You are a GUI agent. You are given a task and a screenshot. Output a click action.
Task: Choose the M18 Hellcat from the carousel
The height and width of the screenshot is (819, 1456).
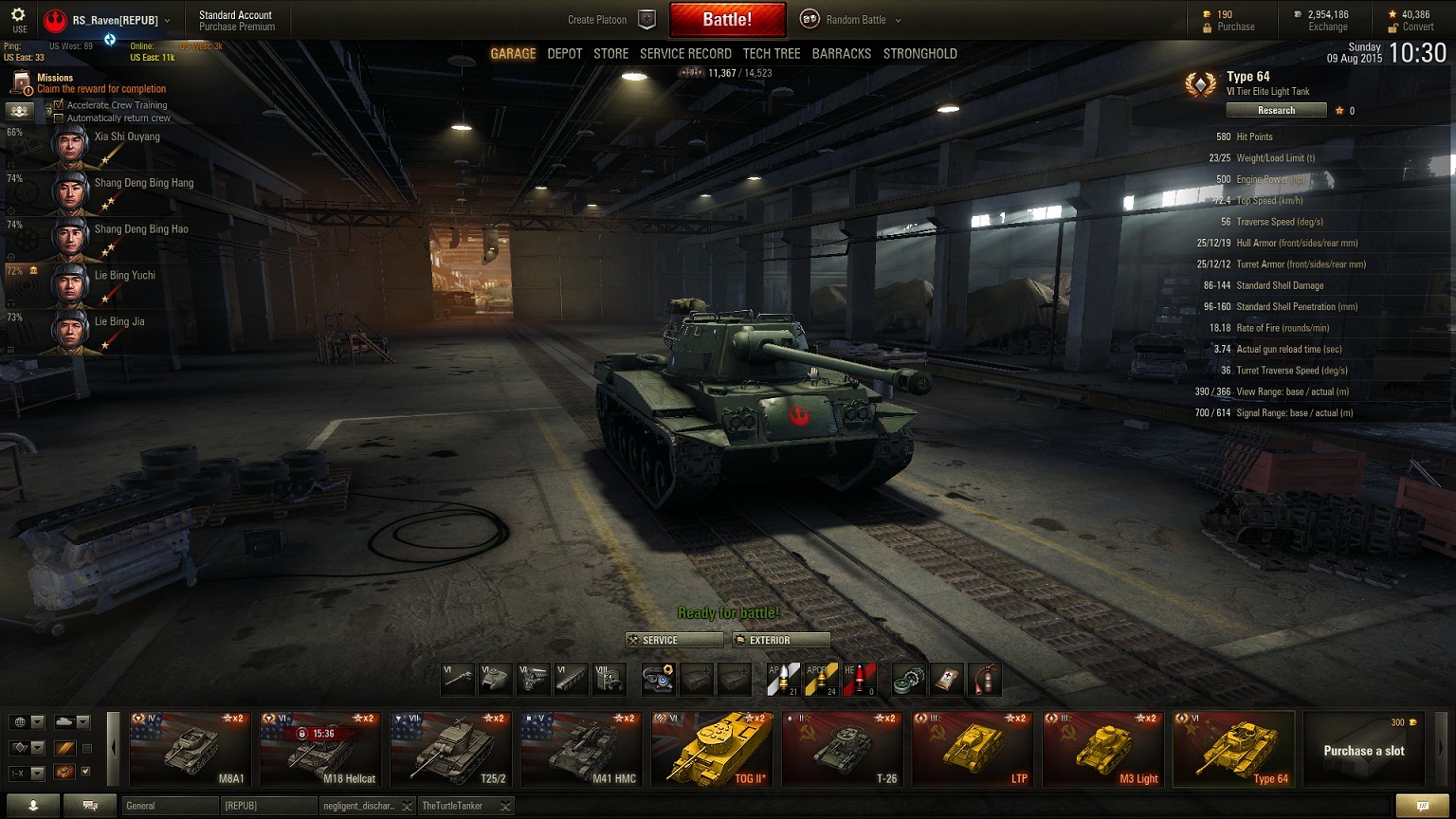pyautogui.click(x=319, y=750)
